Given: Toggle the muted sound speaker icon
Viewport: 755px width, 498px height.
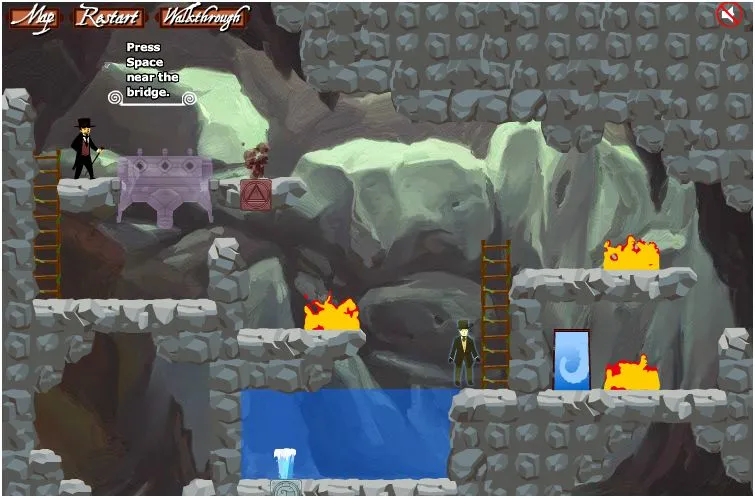Looking at the screenshot, I should click(728, 14).
